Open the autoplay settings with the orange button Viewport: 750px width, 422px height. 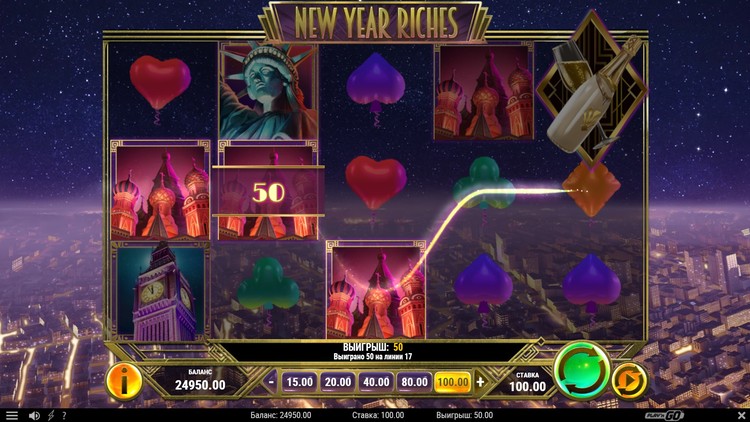(x=628, y=380)
